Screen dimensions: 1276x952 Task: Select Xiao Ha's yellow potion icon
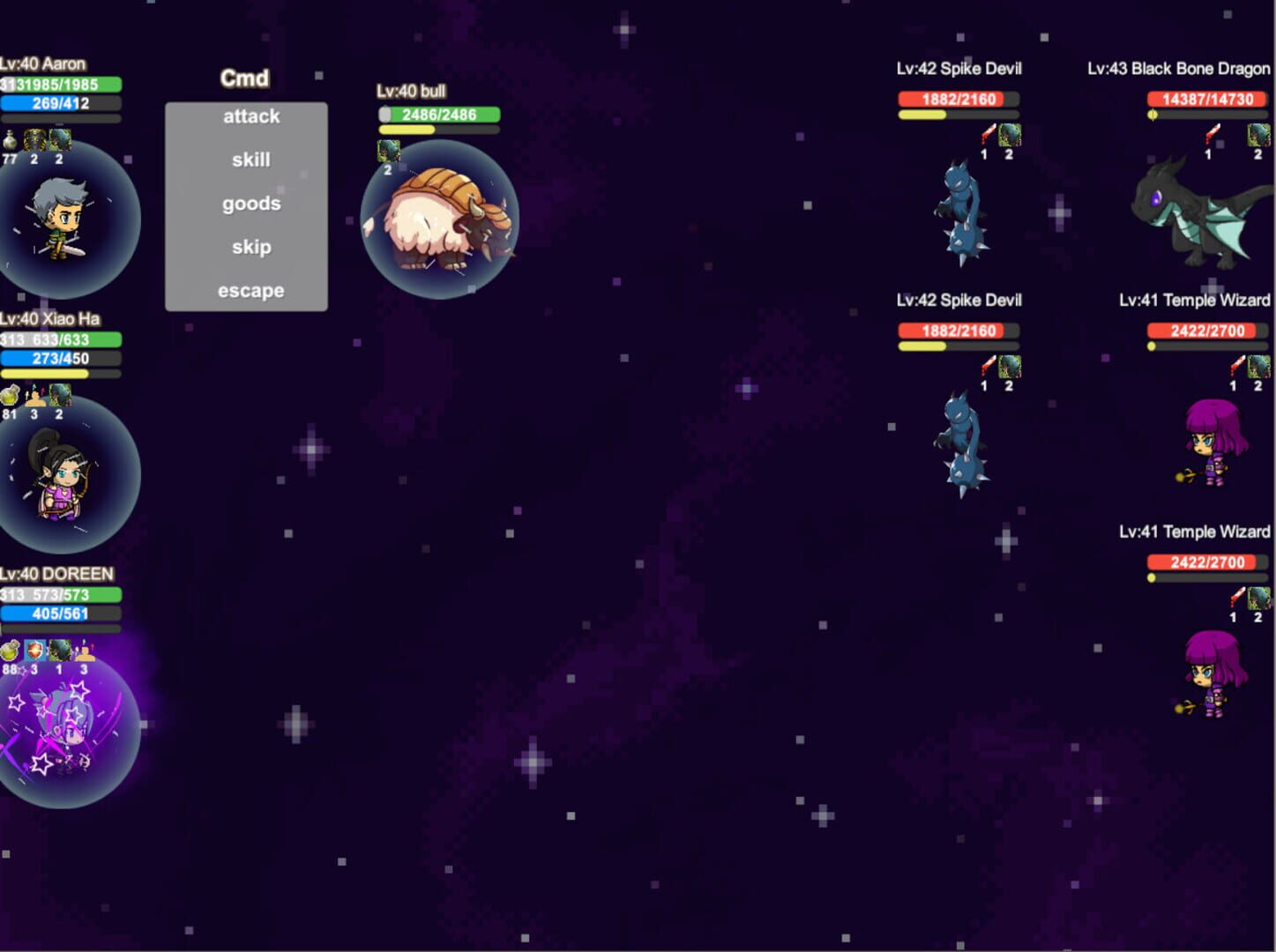pos(10,396)
